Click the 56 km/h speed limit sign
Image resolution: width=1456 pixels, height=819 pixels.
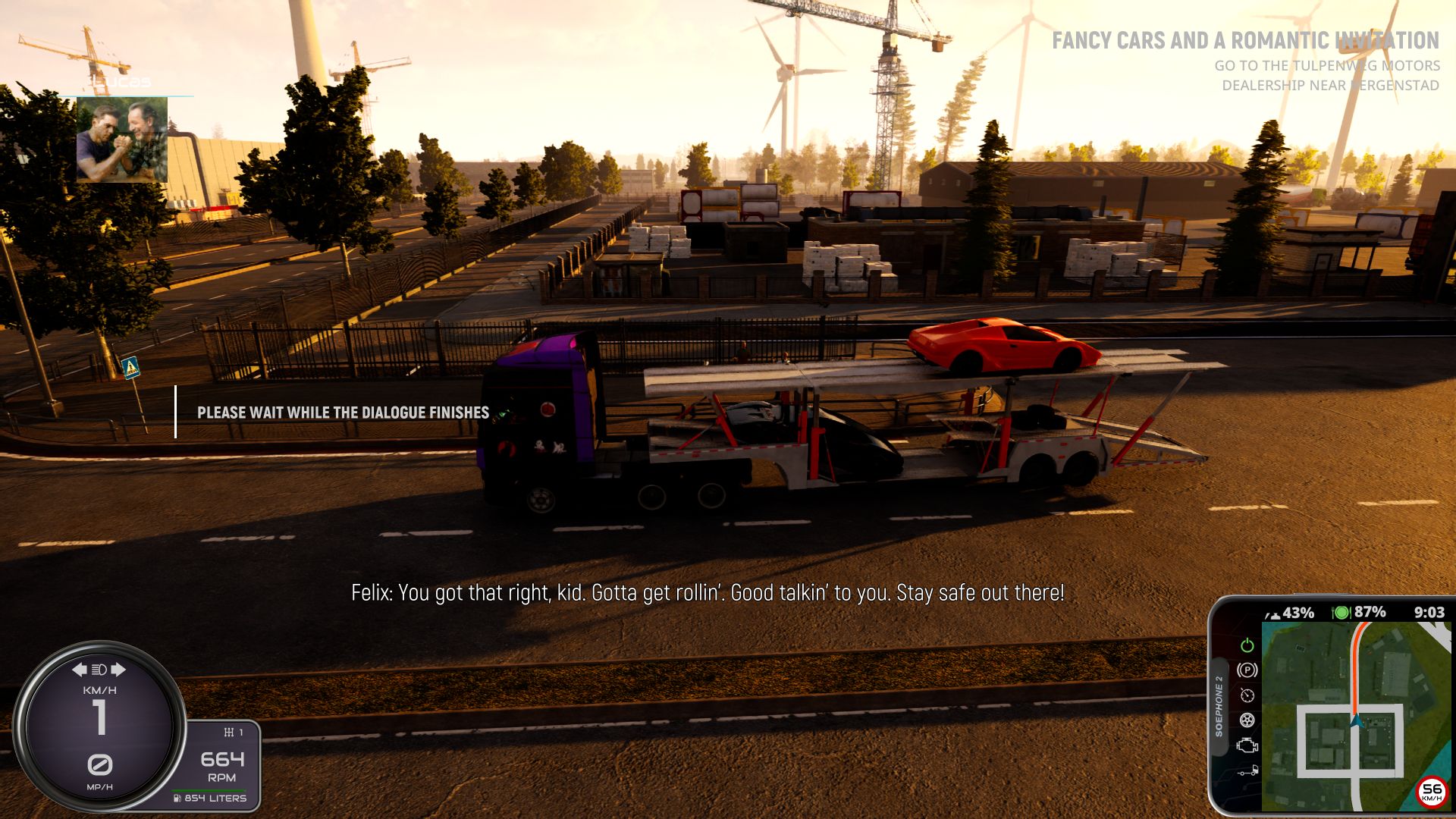tap(1431, 792)
